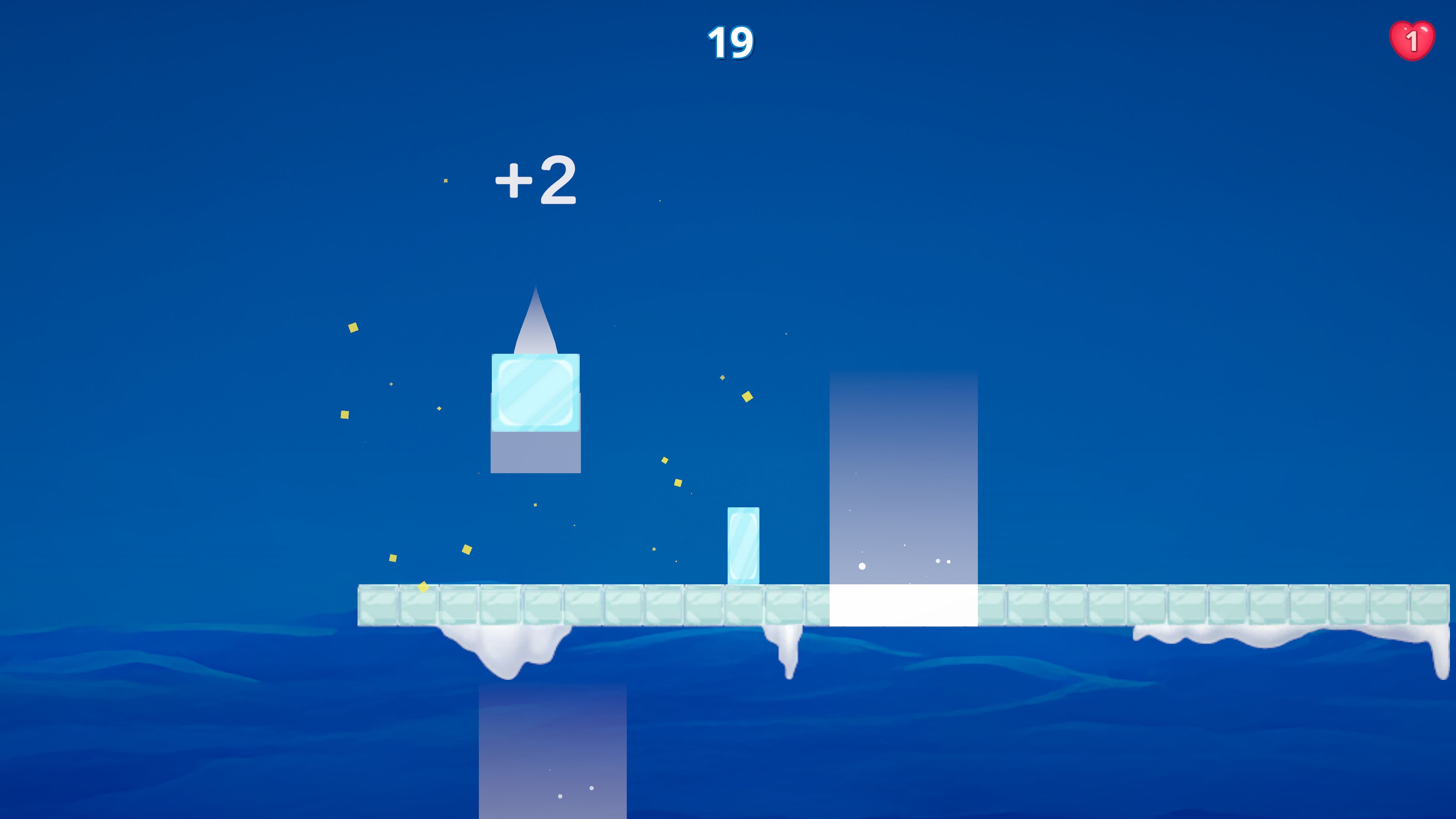This screenshot has height=819, width=1456.
Task: Click the ocean water background below the platform
Action: [x=226, y=735]
